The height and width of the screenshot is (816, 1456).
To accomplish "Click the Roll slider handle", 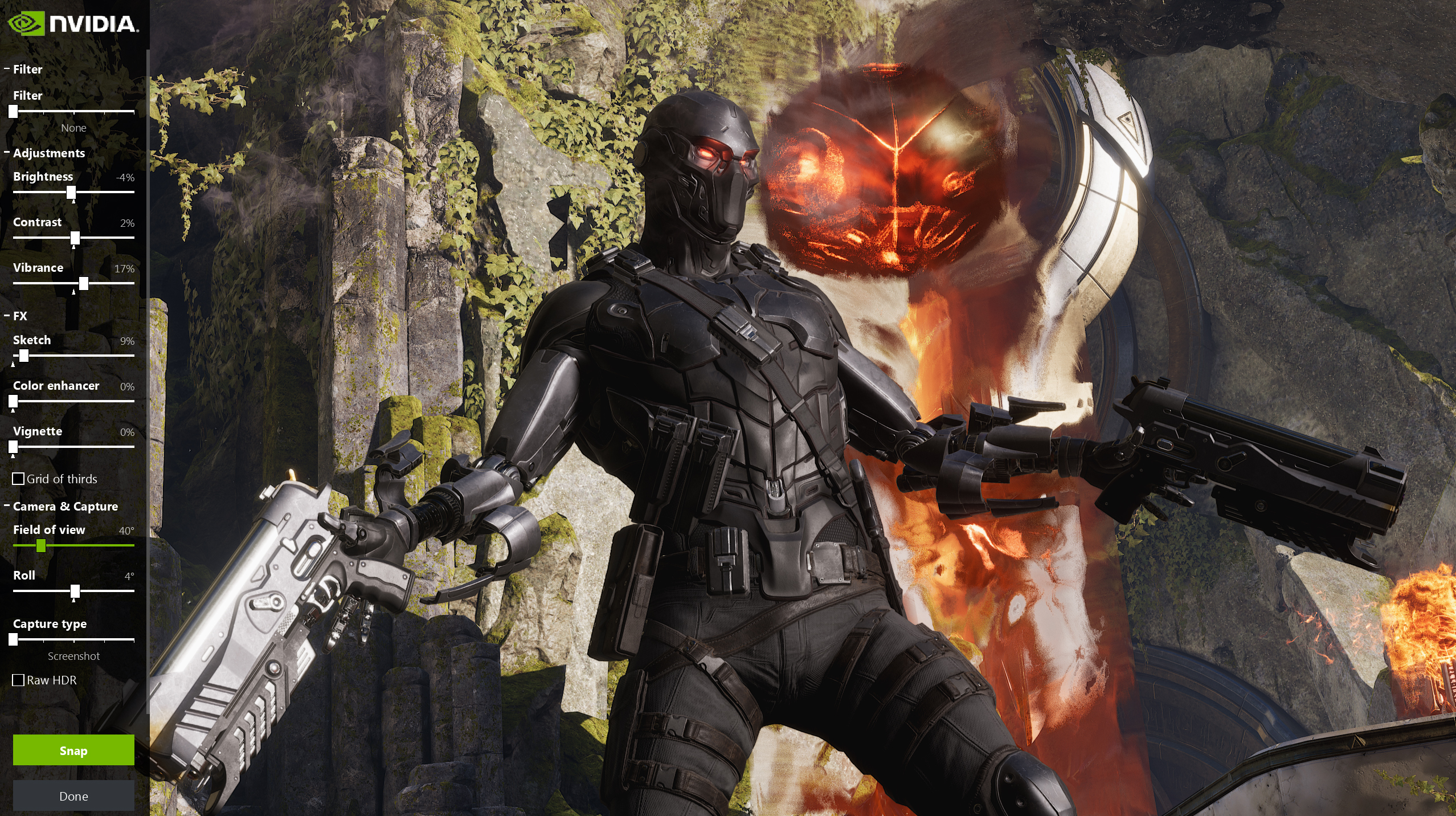I will pos(75,591).
